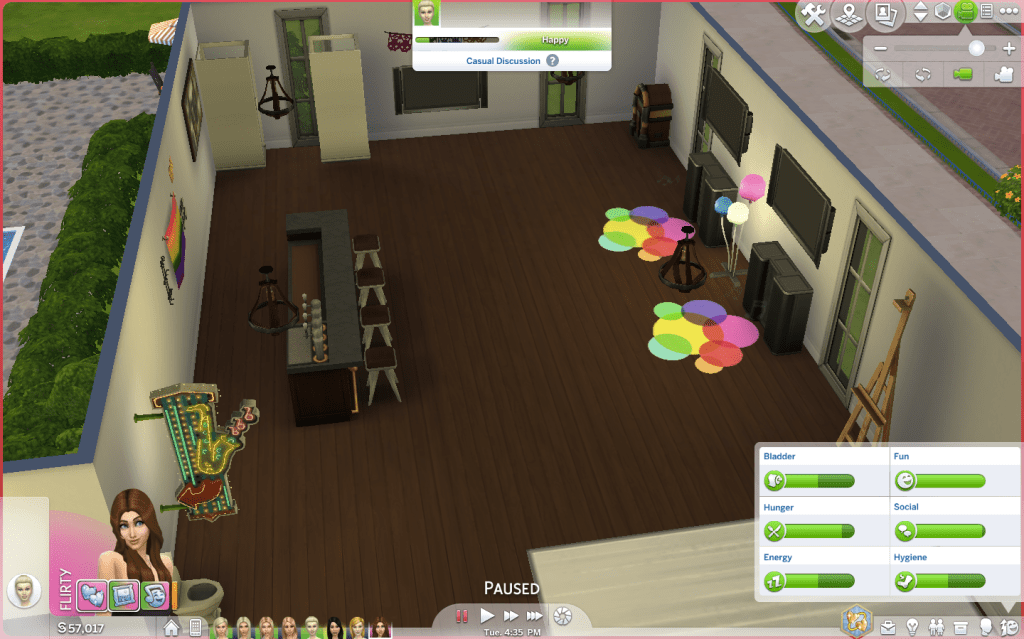Click the green camera controls button
The image size is (1024, 639).
coord(966,12)
